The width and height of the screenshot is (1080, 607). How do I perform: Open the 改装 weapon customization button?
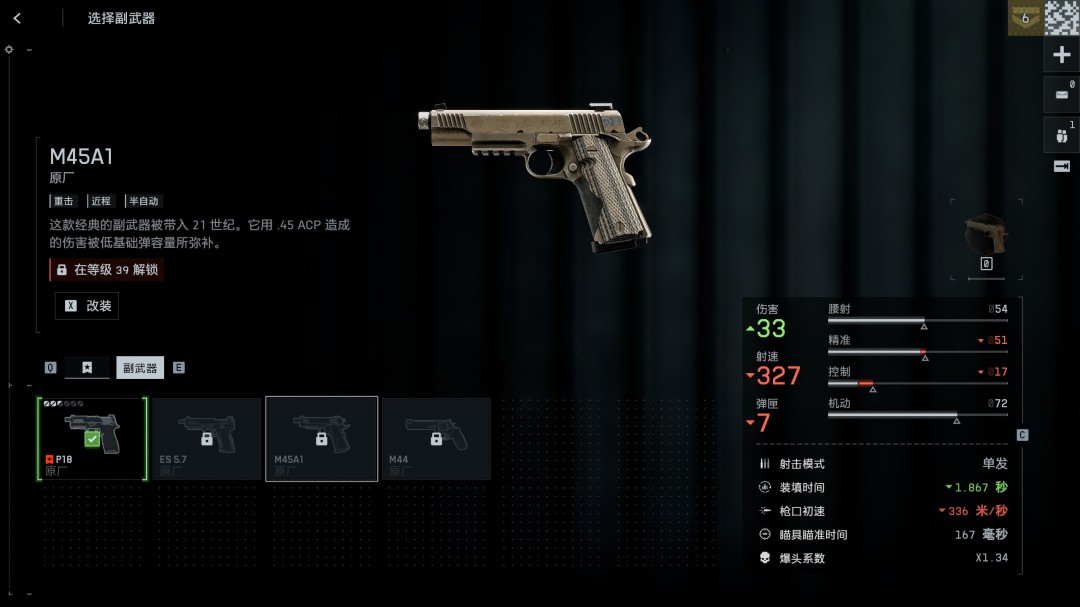pos(87,306)
